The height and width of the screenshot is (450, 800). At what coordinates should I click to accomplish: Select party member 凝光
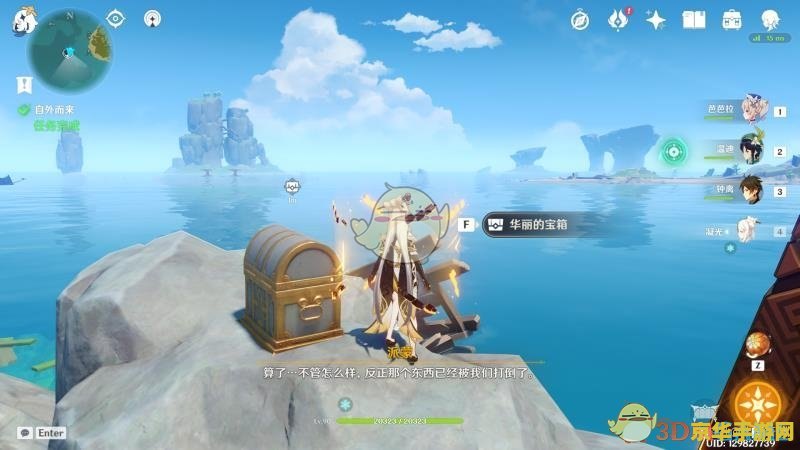click(748, 229)
